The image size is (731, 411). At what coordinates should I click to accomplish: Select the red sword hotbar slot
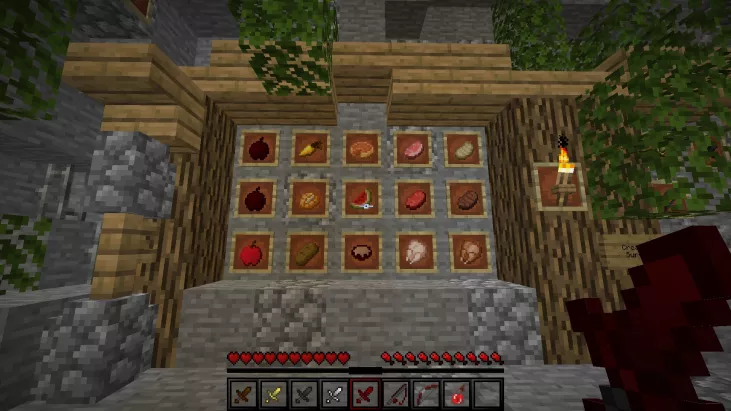(365, 394)
